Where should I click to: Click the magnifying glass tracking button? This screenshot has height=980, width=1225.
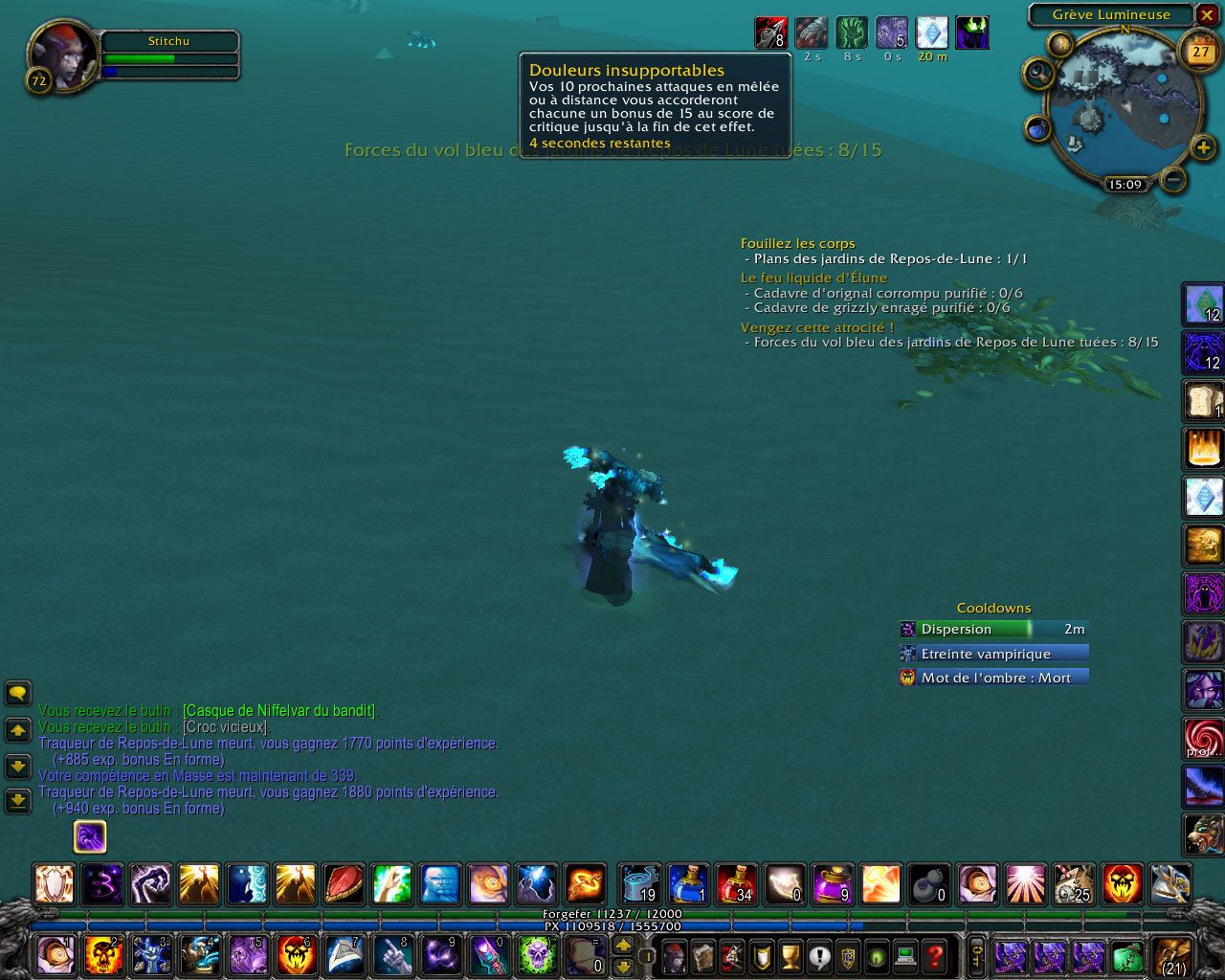tap(1038, 73)
